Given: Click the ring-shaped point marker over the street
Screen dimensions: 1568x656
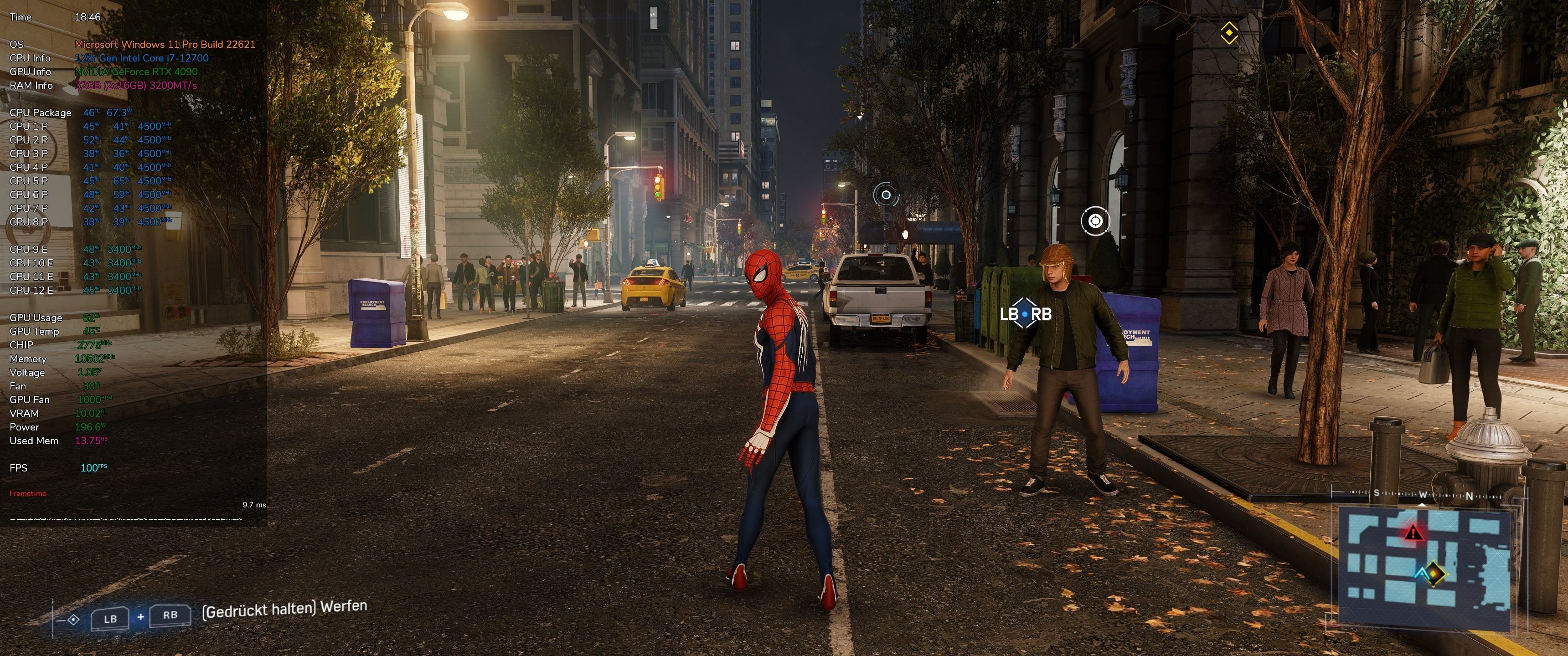Looking at the screenshot, I should [886, 195].
